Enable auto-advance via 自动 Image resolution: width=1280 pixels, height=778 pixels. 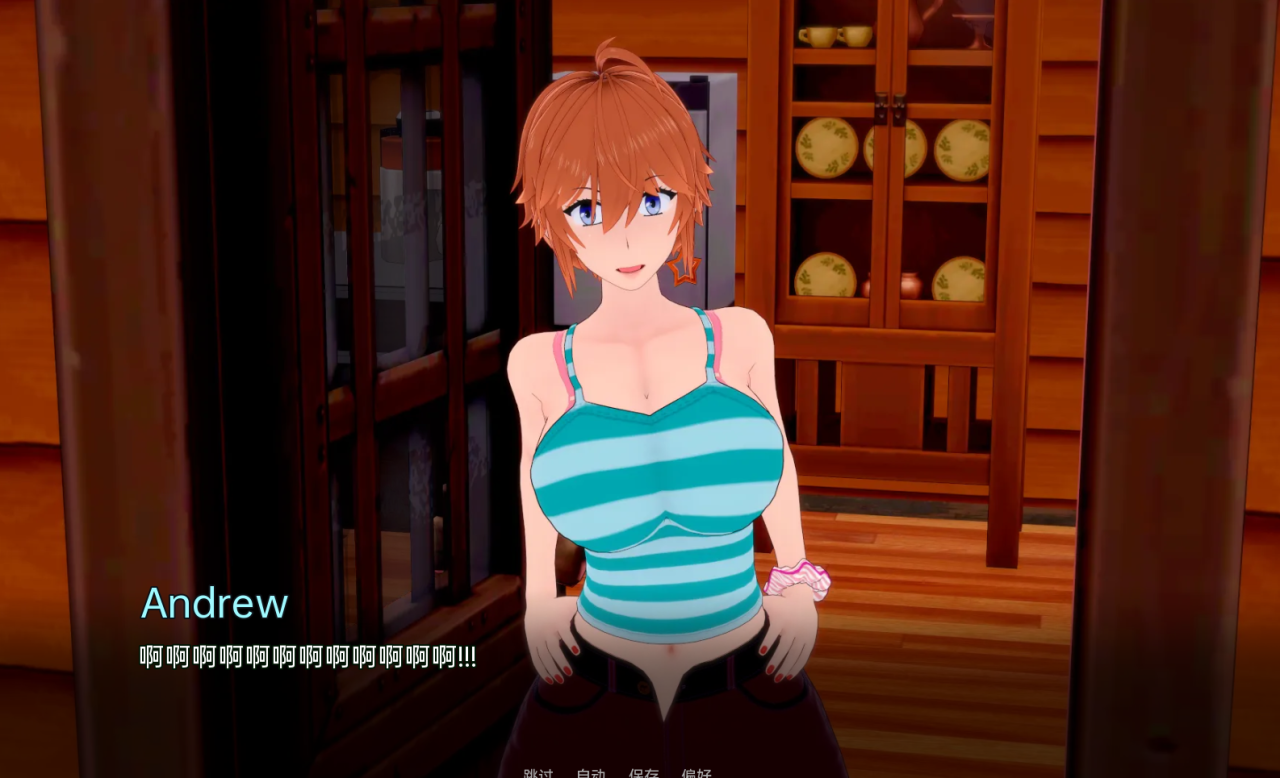coord(591,773)
